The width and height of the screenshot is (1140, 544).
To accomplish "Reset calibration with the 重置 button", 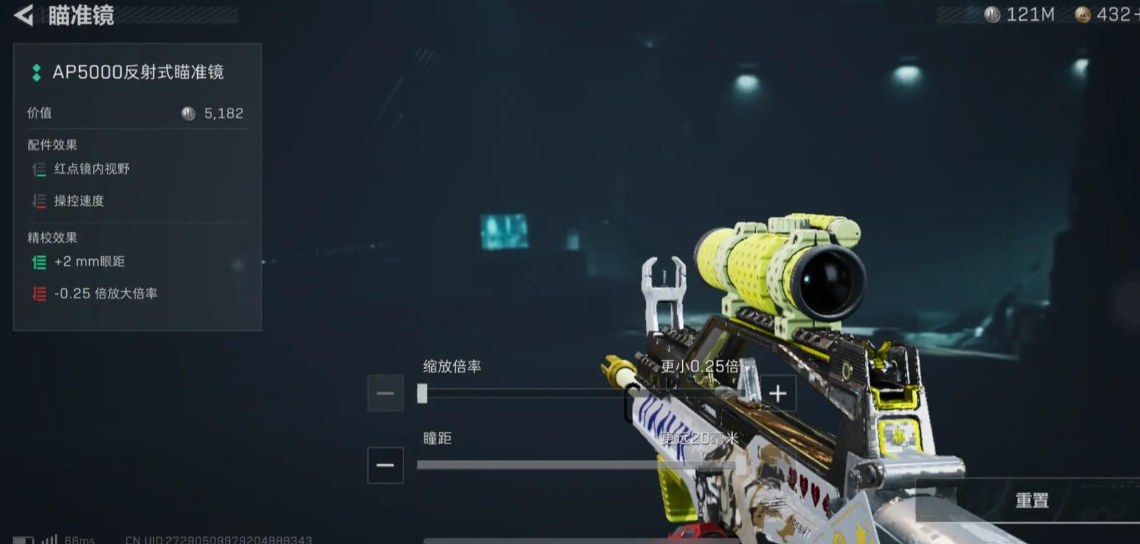I will 1032,500.
